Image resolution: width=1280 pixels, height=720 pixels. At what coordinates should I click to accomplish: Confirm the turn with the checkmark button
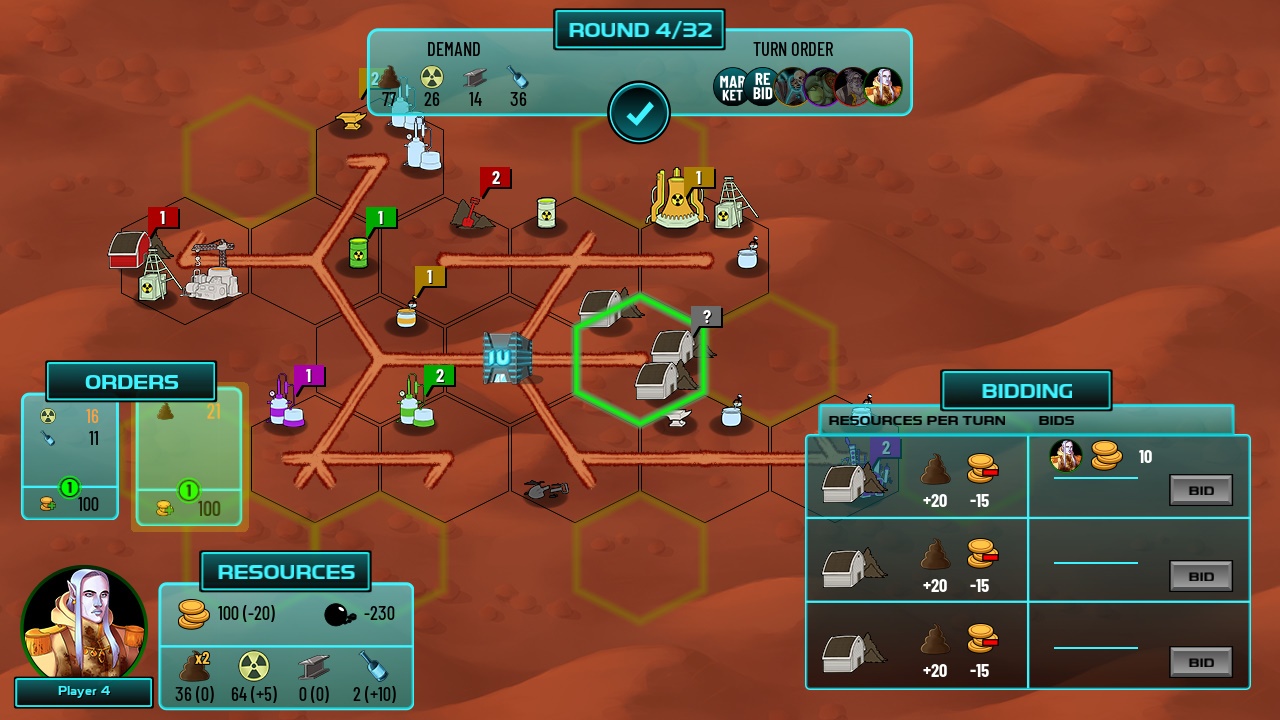click(639, 113)
